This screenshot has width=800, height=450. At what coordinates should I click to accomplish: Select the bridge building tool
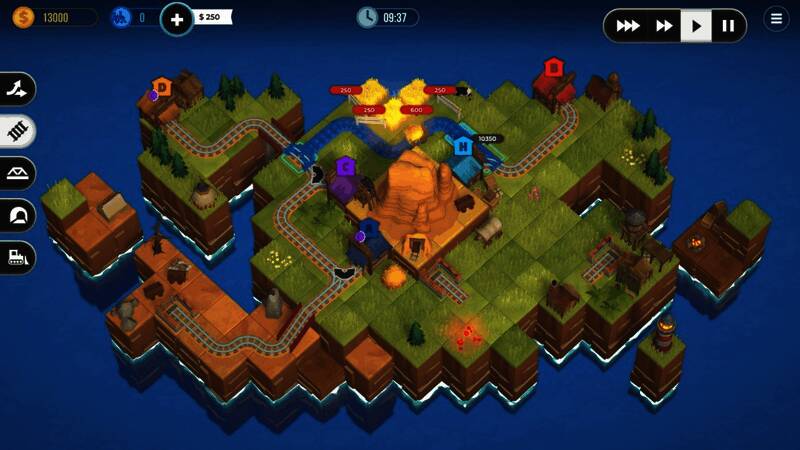pos(18,173)
